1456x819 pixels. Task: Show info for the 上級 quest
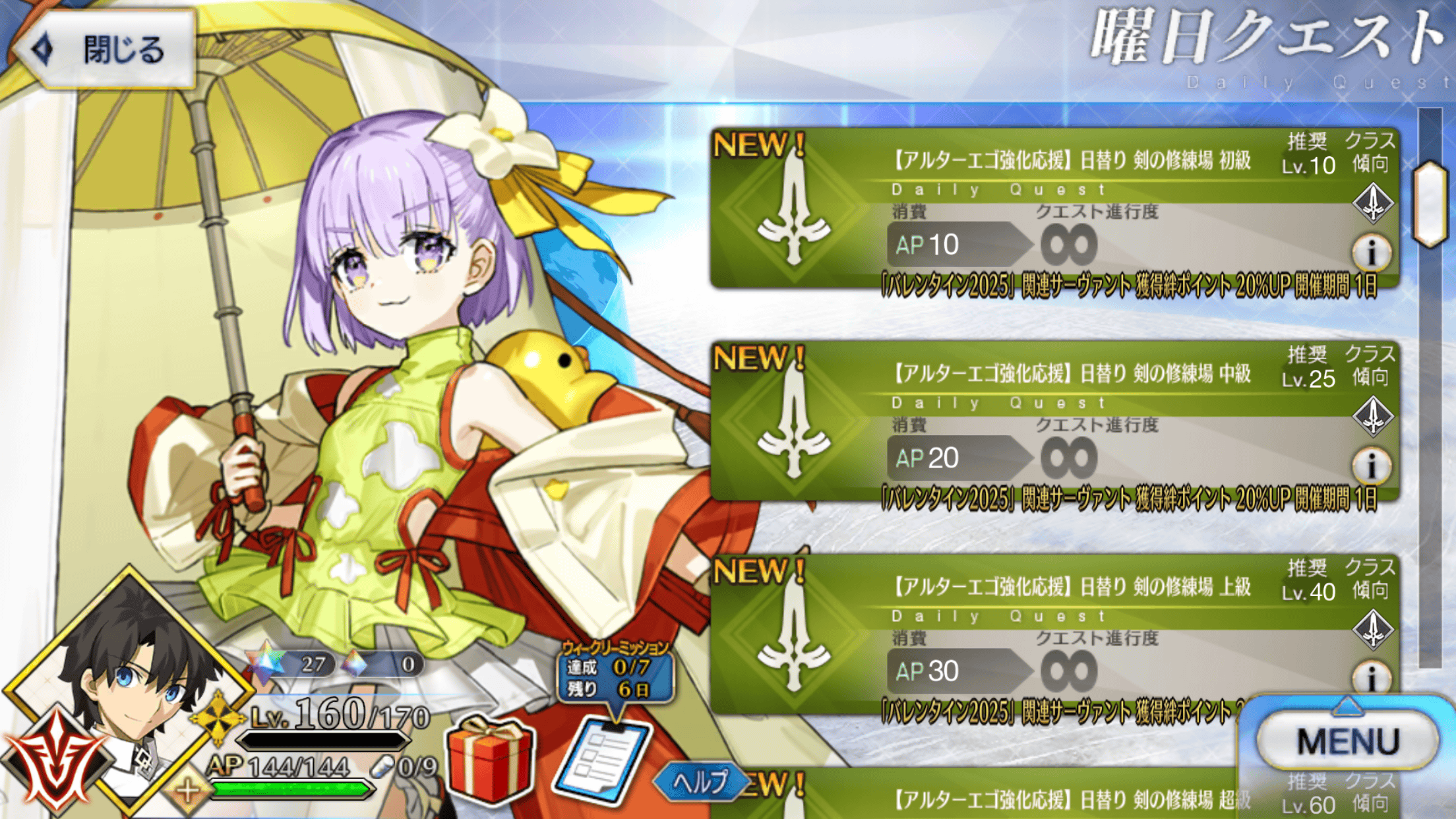click(1372, 677)
